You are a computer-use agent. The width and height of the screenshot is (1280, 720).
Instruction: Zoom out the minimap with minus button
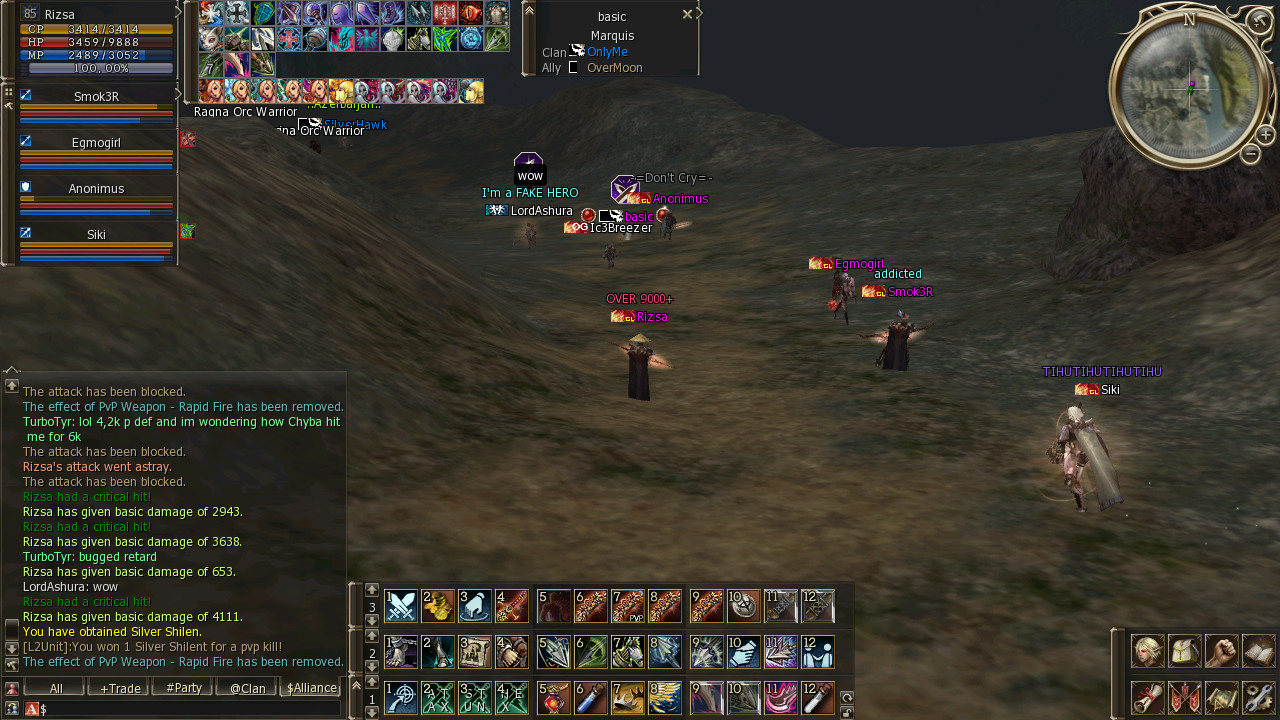[1250, 154]
